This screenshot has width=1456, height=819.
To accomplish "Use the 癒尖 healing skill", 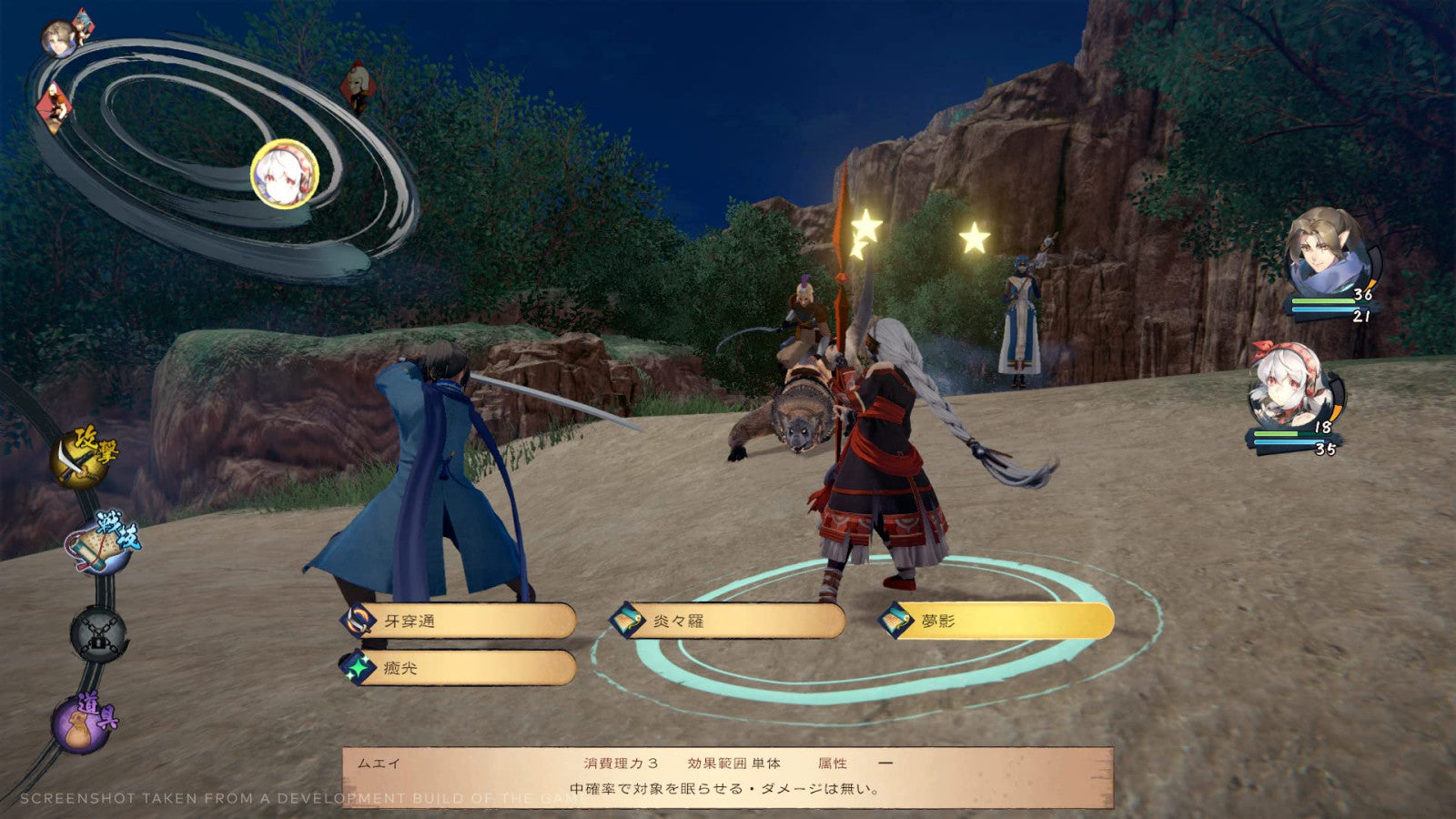I will 460,668.
